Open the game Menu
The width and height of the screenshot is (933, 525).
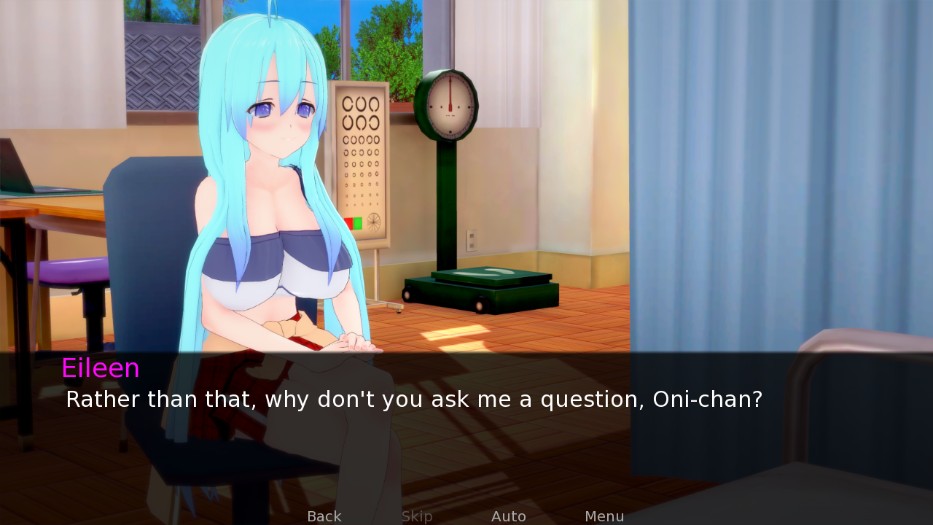click(x=604, y=516)
